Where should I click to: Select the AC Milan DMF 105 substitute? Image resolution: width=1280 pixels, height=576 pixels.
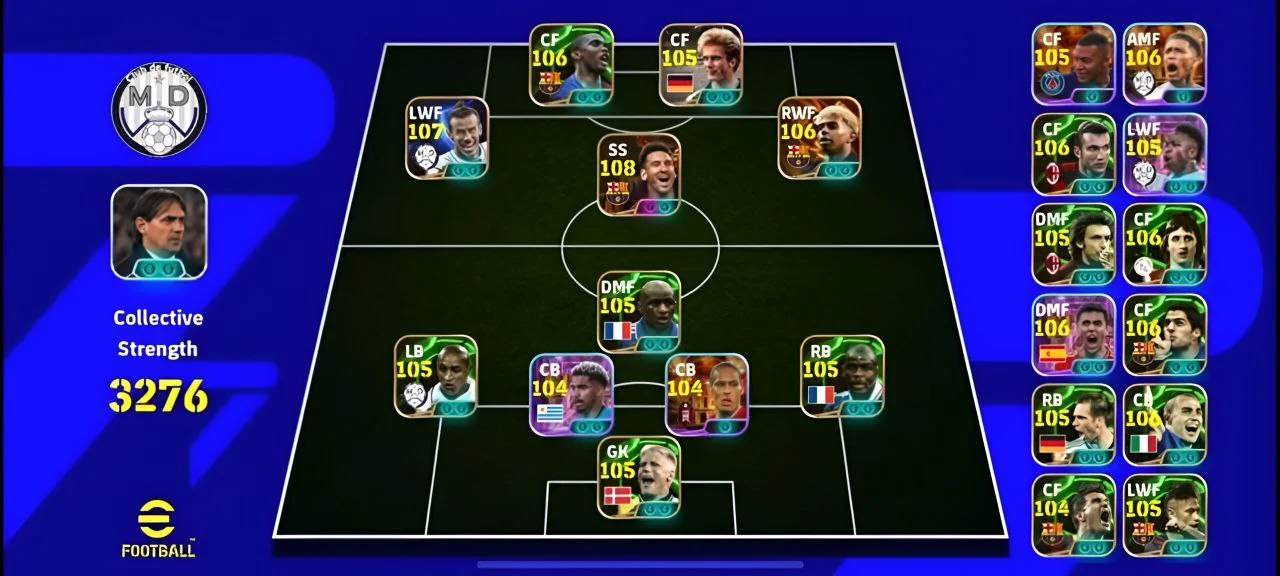[1073, 245]
